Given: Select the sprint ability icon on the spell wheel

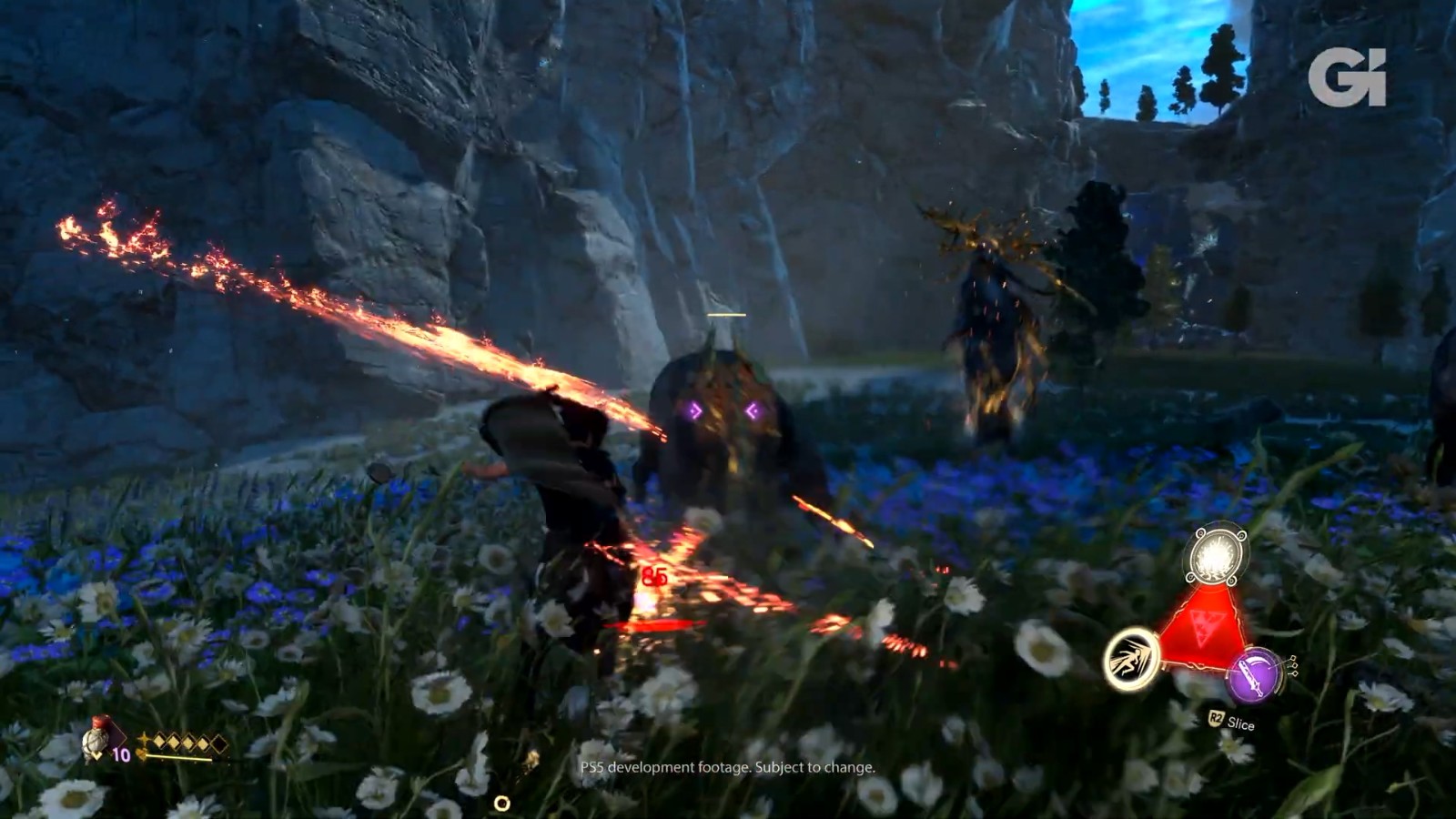Looking at the screenshot, I should click(x=1133, y=657).
